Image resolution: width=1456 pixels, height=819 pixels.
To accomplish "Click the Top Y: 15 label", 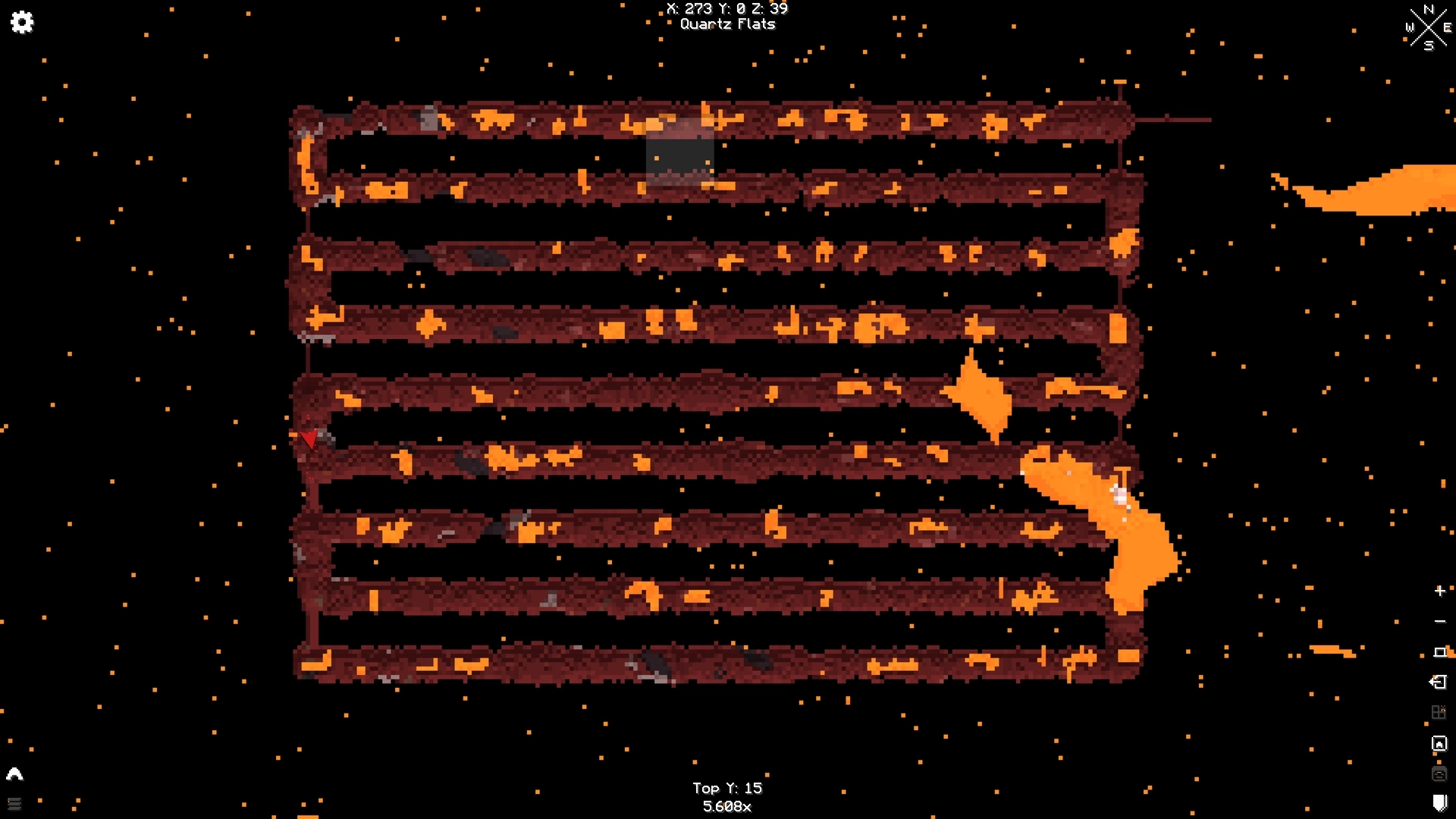I will [x=727, y=788].
